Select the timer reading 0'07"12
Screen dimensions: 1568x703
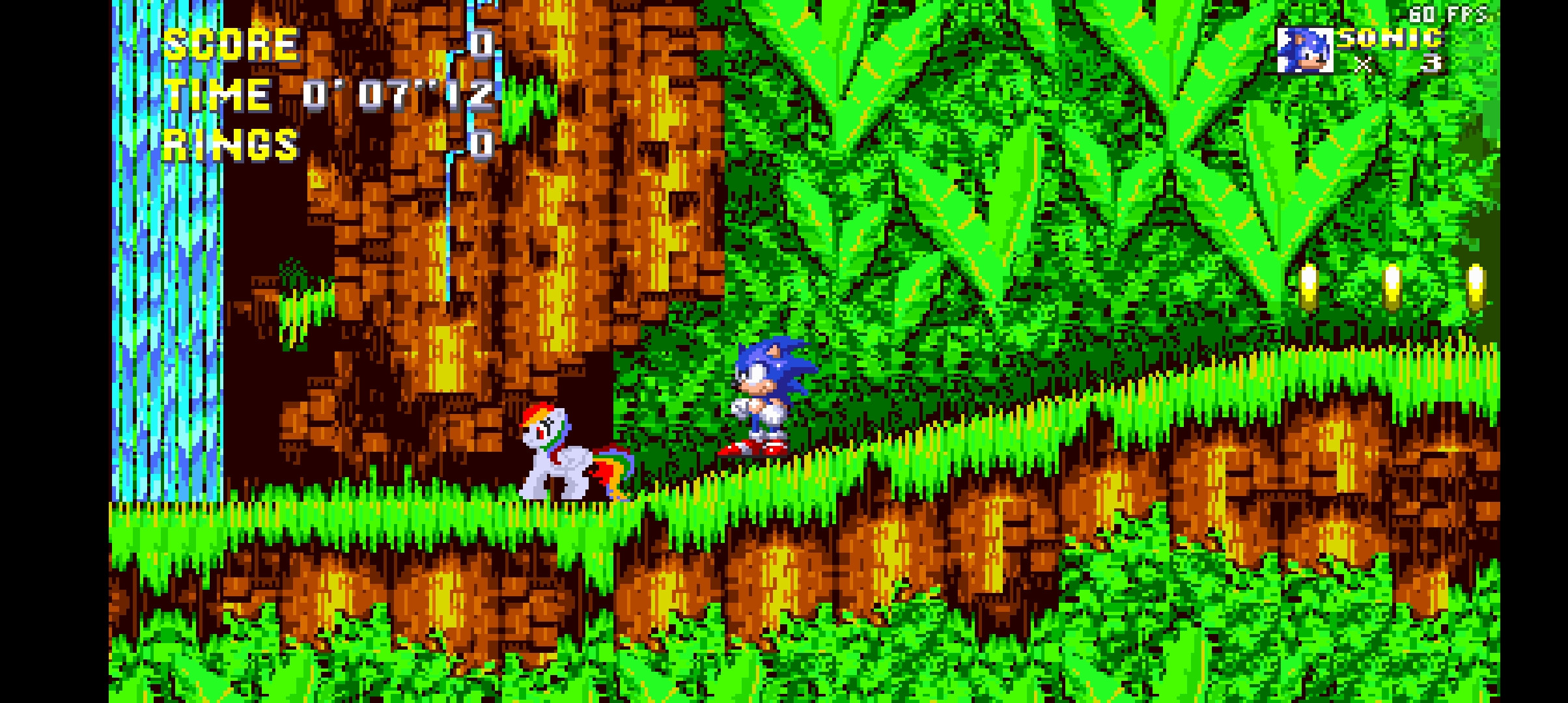[397, 96]
